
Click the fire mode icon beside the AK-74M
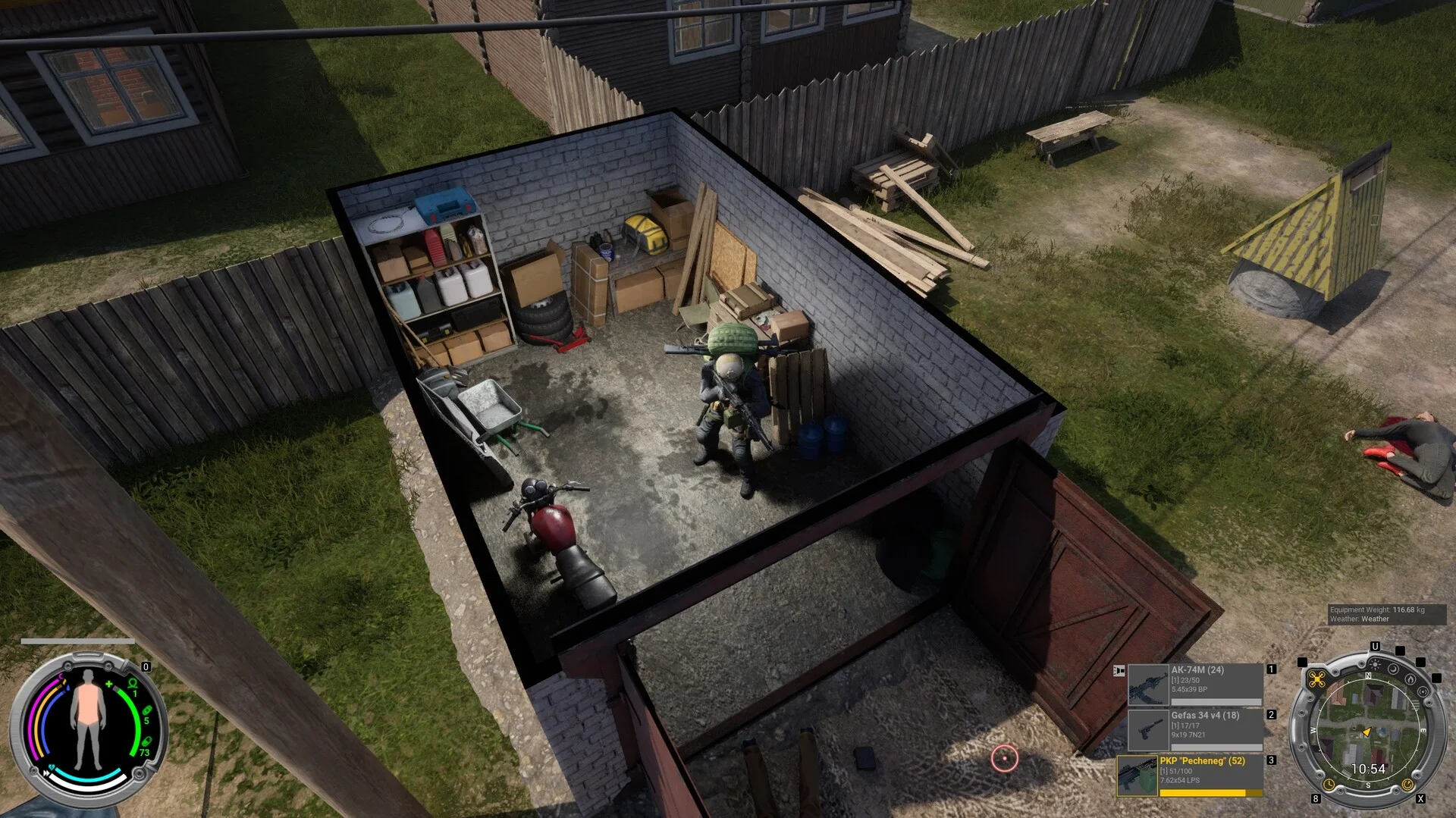[1119, 671]
